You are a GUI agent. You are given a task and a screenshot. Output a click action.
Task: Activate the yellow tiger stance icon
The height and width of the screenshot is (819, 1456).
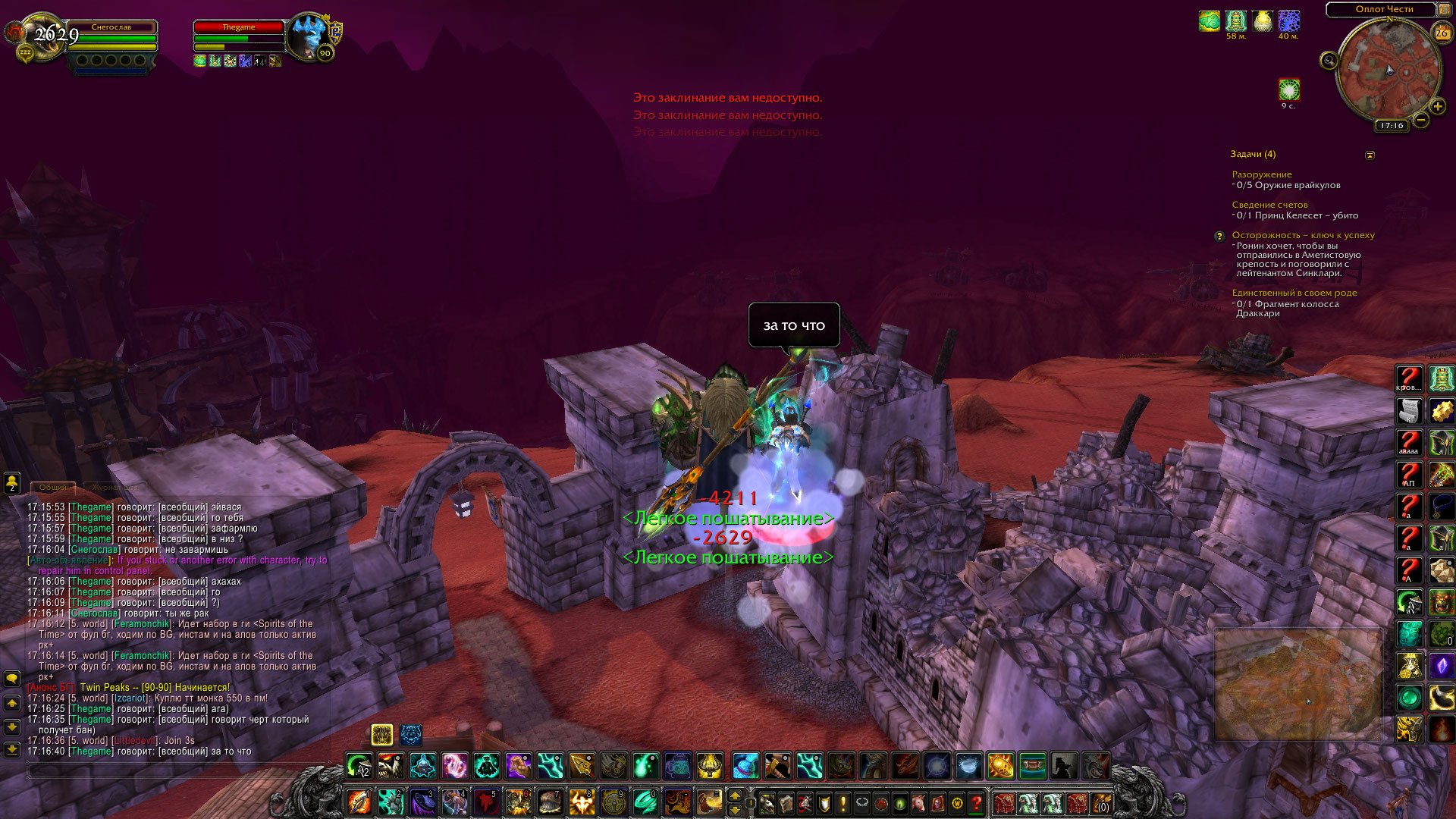(381, 734)
